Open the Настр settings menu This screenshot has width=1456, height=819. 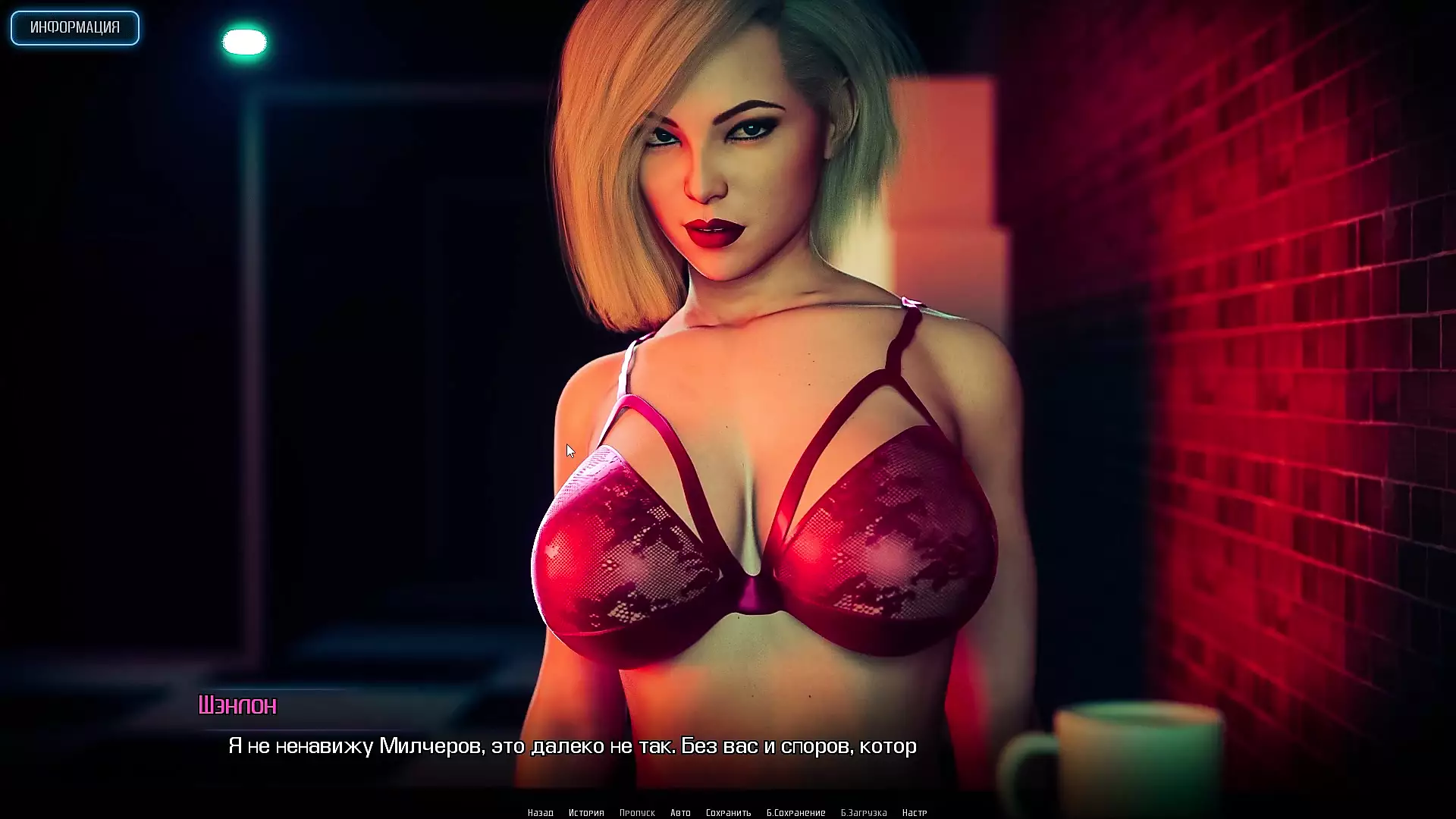coord(915,812)
